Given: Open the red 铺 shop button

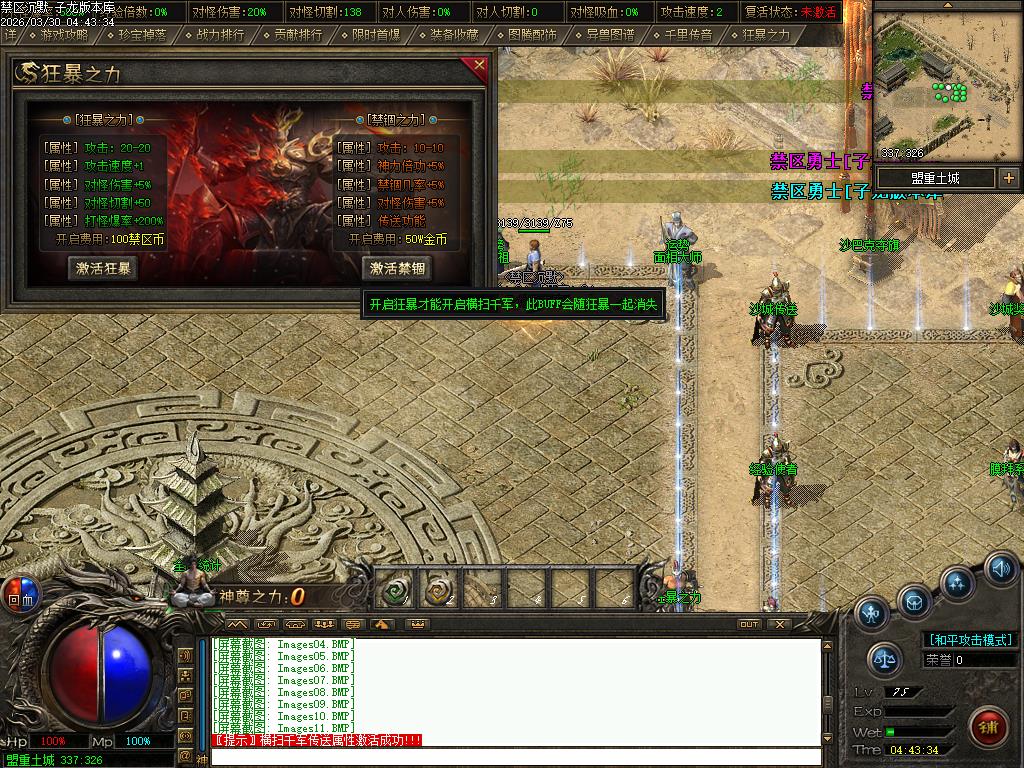Looking at the screenshot, I should [x=988, y=725].
